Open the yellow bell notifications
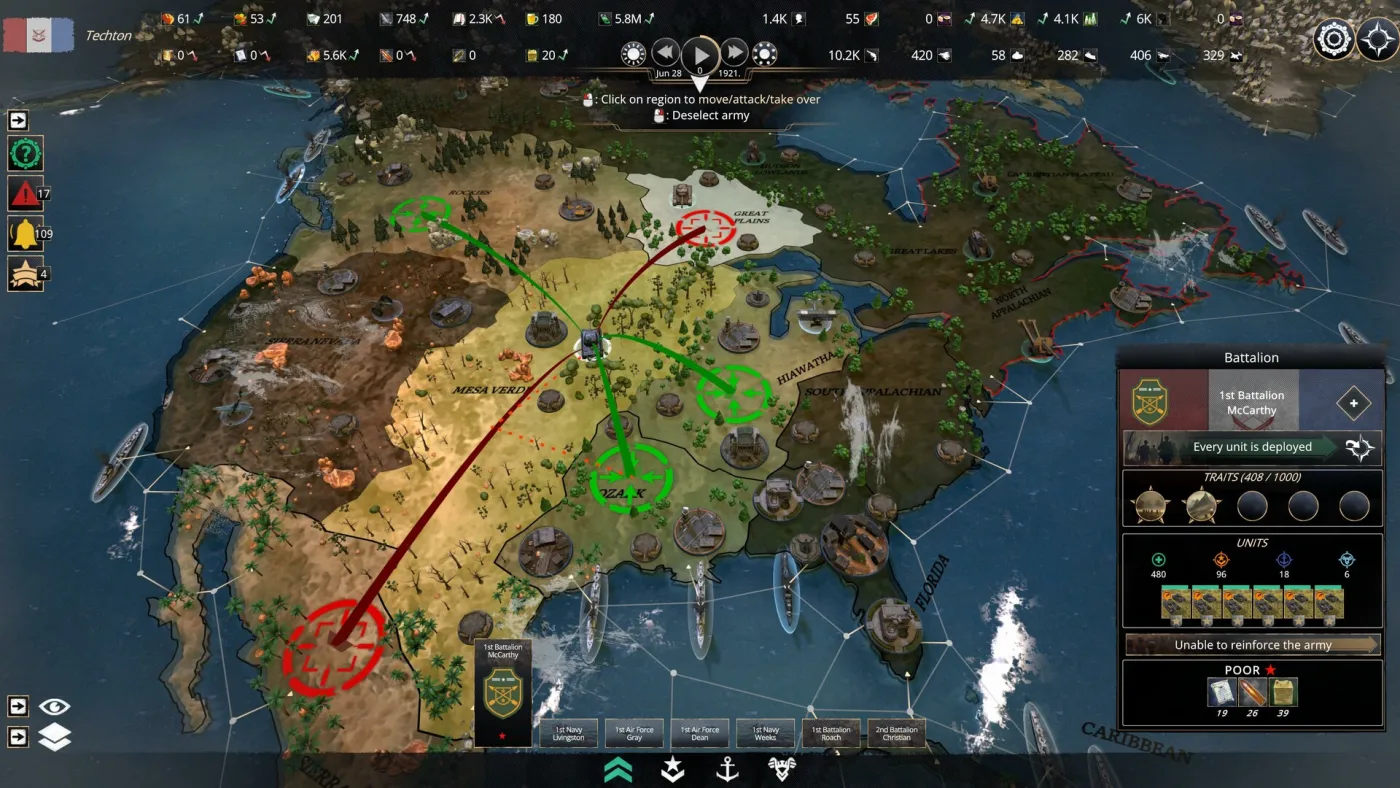This screenshot has height=788, width=1400. (25, 234)
